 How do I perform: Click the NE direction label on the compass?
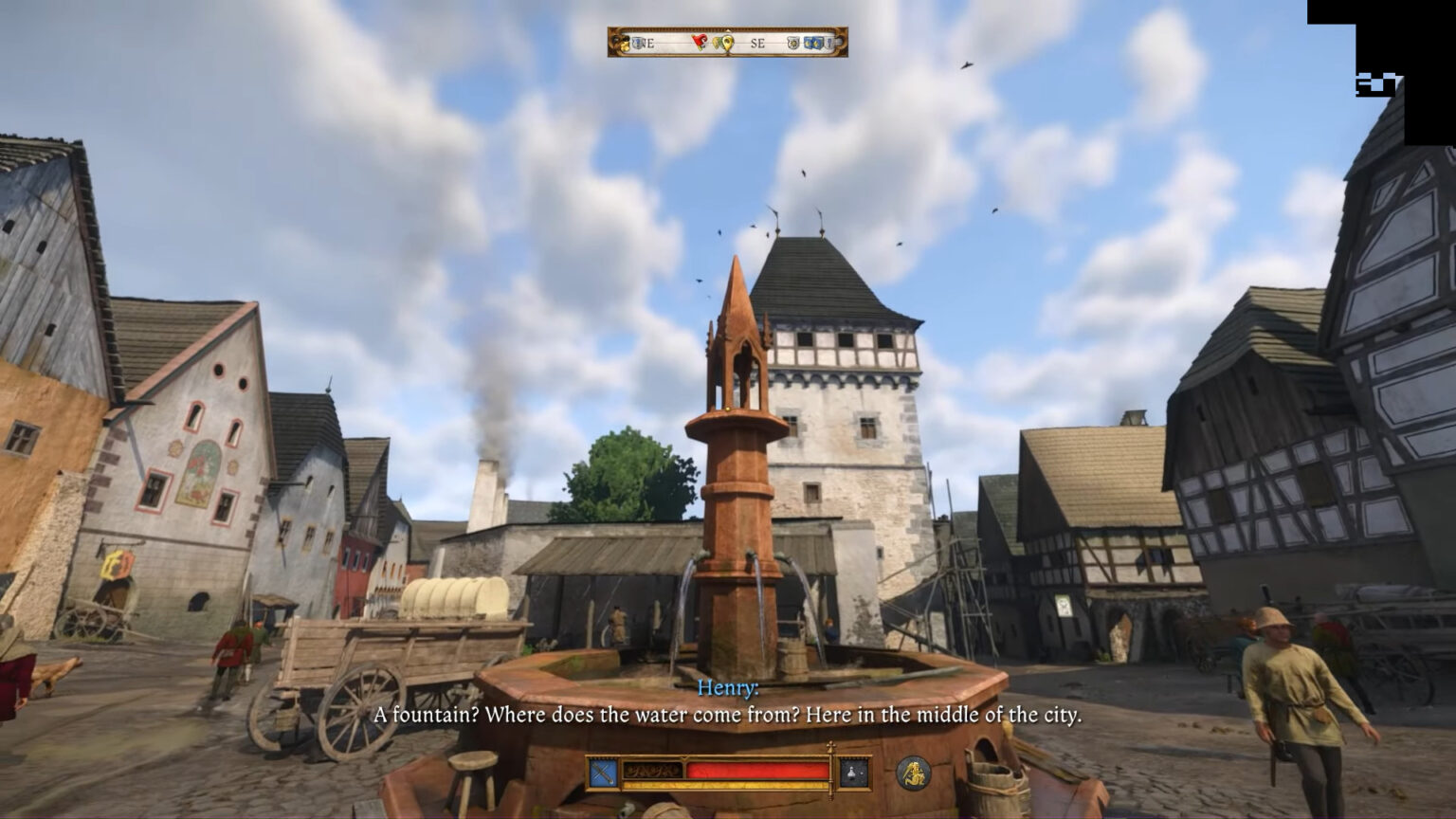tap(646, 43)
